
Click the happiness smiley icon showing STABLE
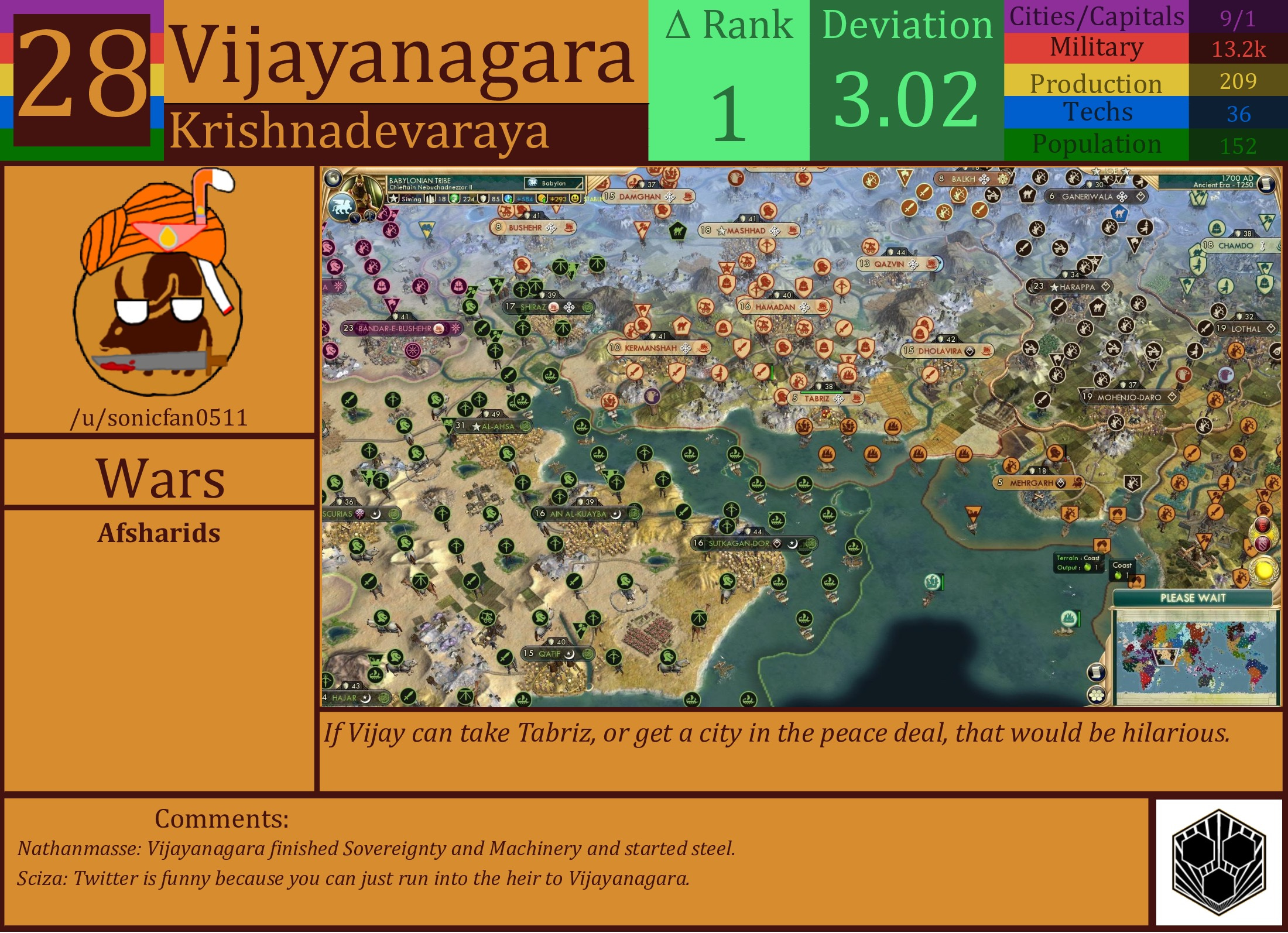click(576, 198)
